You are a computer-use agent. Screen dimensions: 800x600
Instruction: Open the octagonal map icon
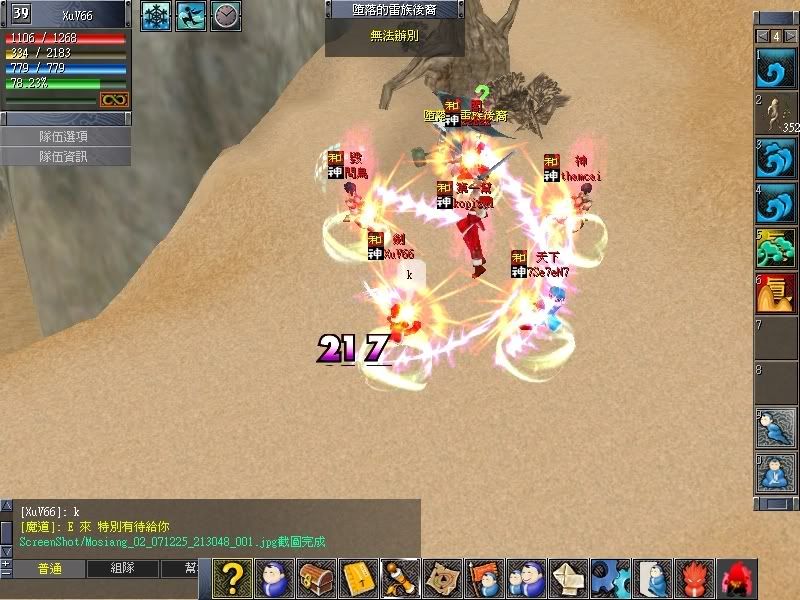click(x=440, y=578)
